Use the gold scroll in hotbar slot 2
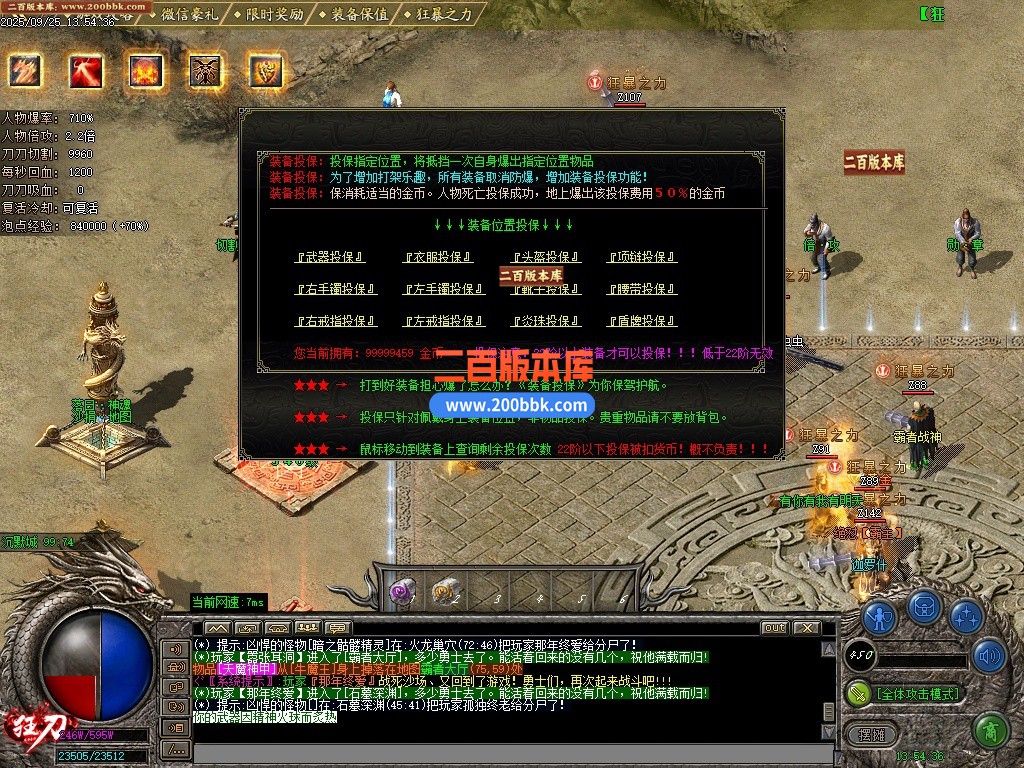 click(x=445, y=593)
